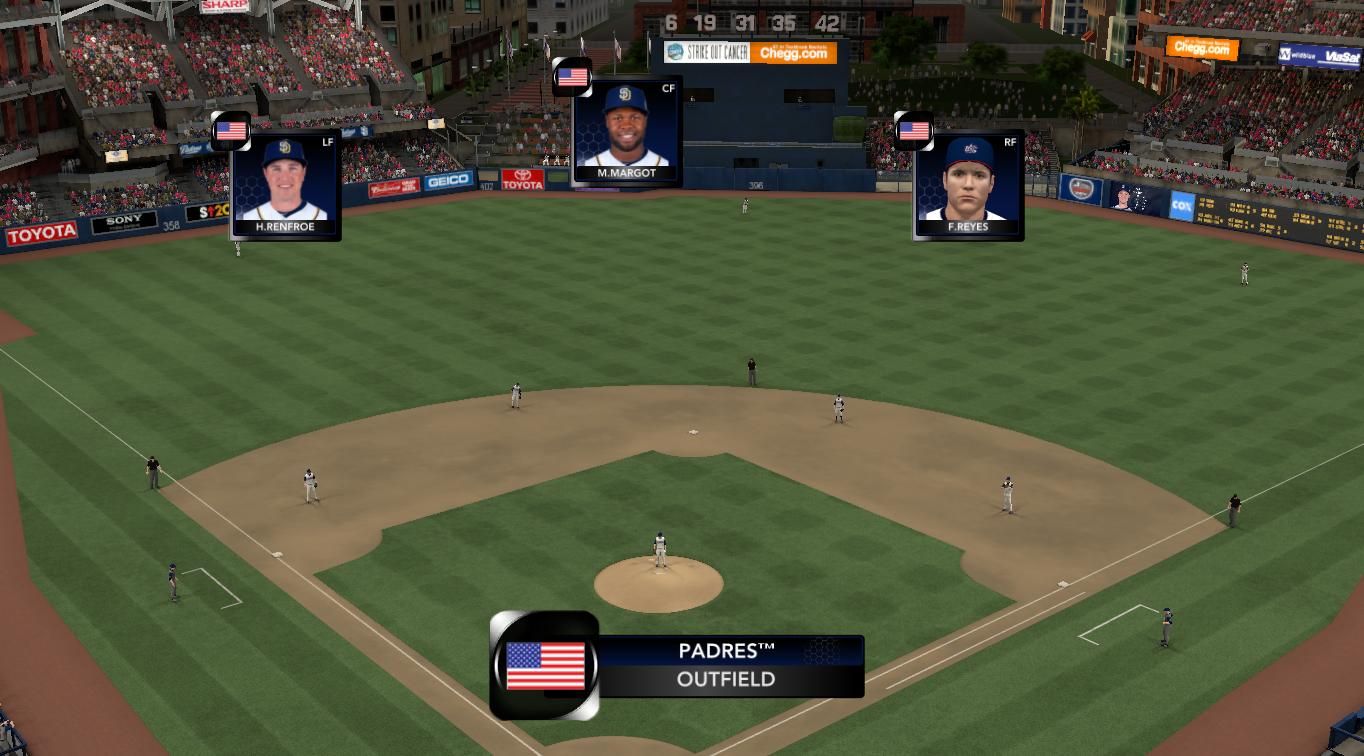Image resolution: width=1364 pixels, height=756 pixels.
Task: Select the H.Renfroe left field player card
Action: (x=285, y=185)
